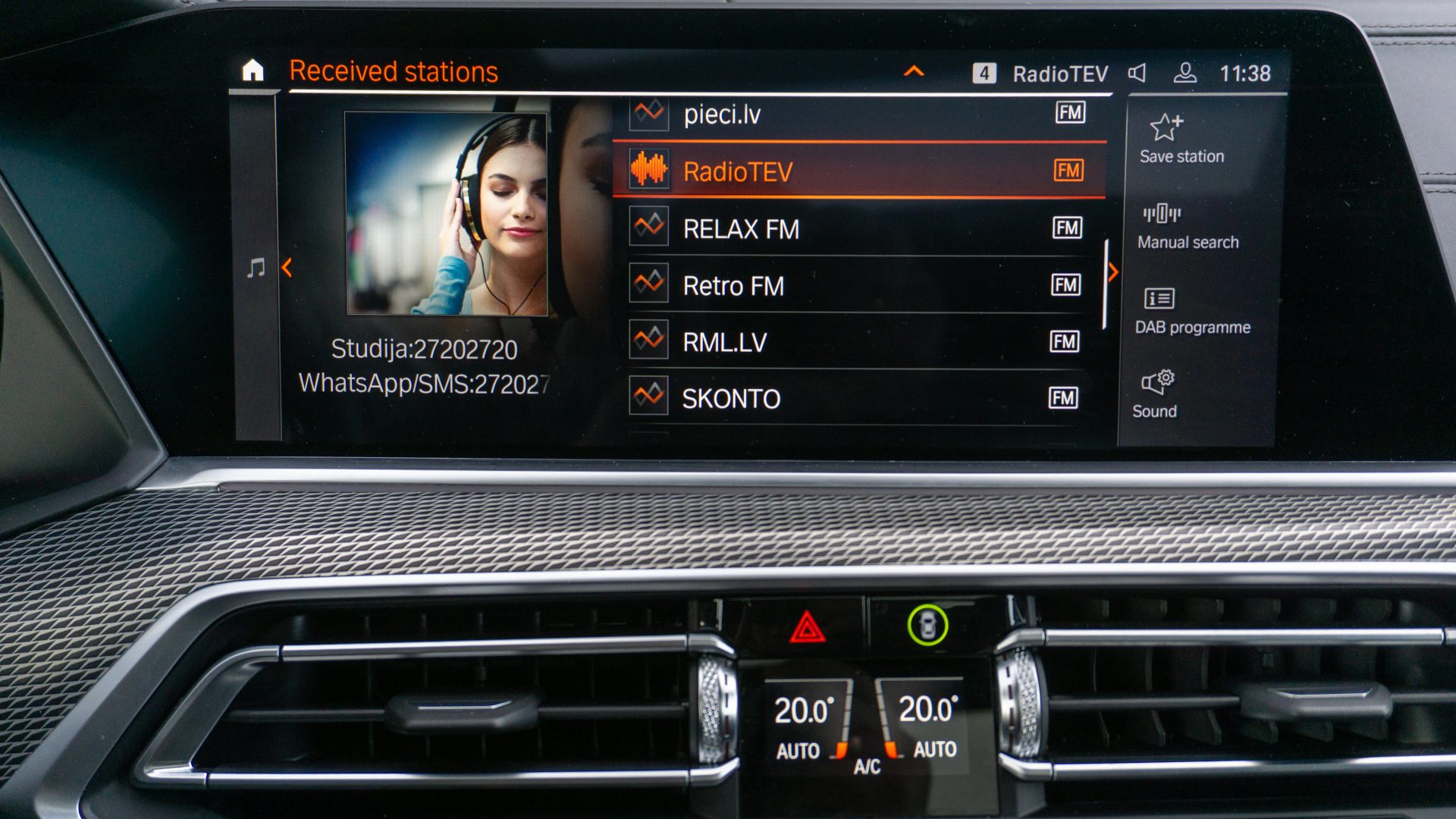Select Retro FM from the list

tap(858, 285)
